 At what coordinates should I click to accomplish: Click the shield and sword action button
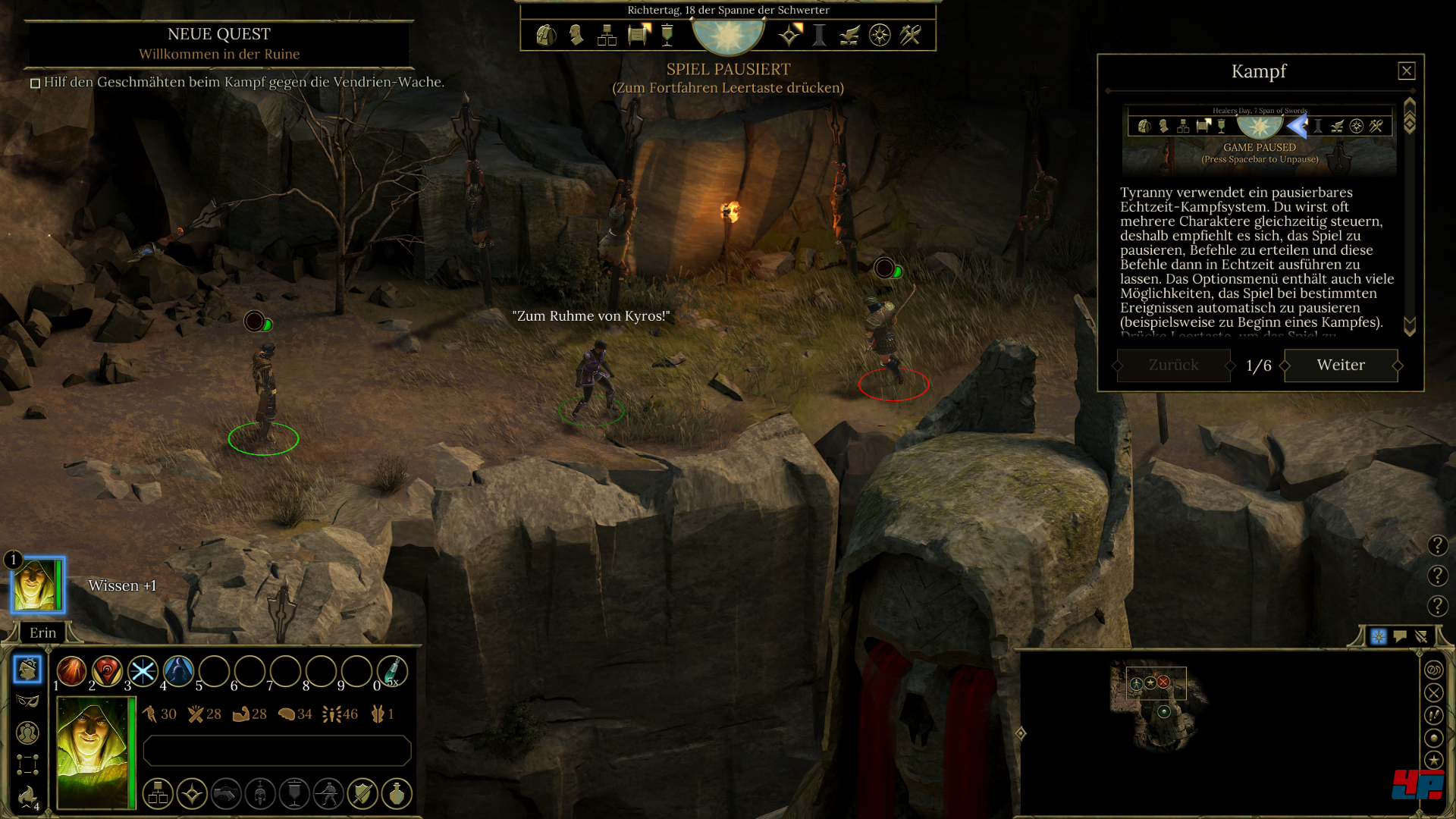[362, 794]
